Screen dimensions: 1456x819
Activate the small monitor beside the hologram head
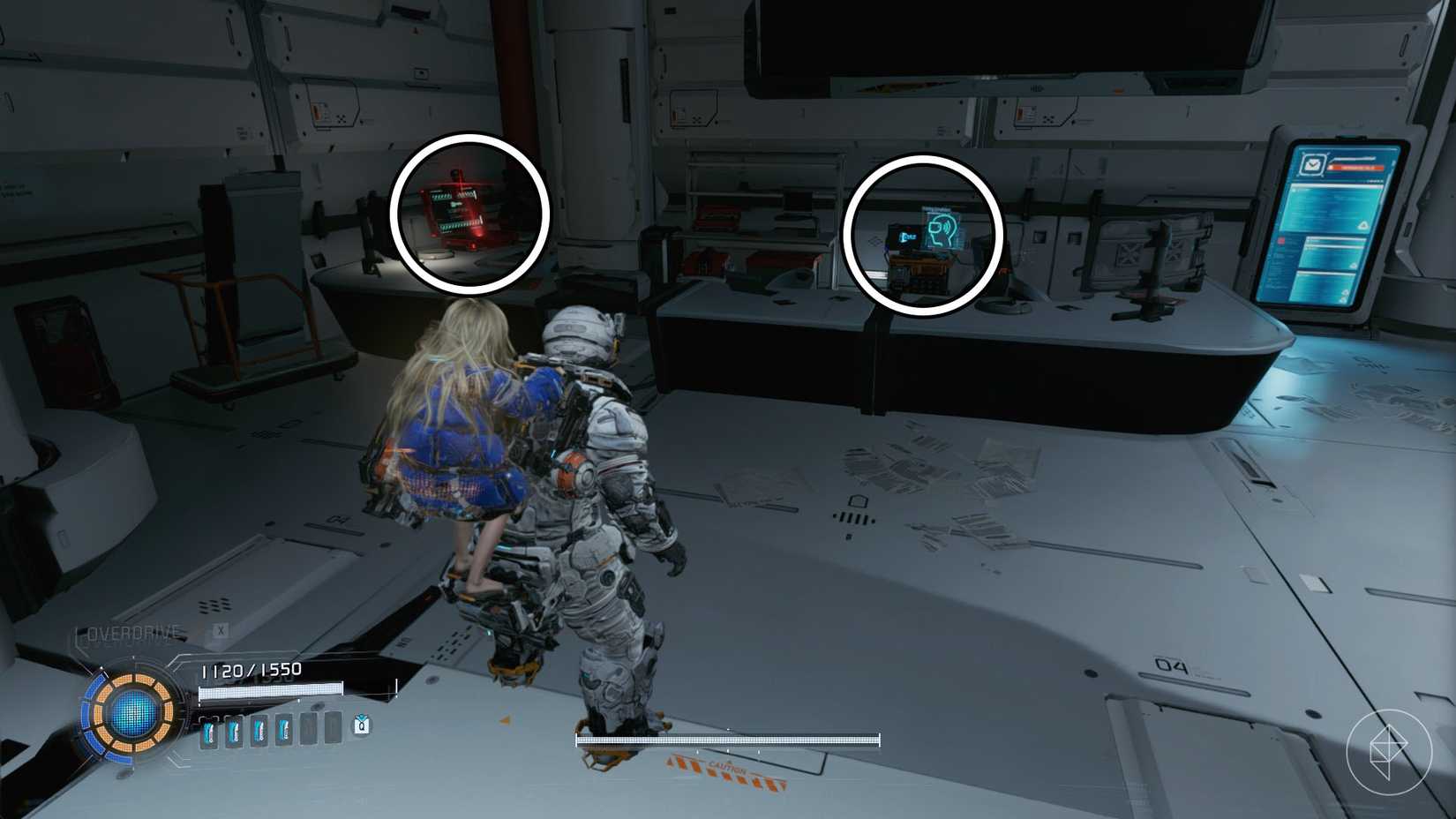tap(904, 237)
